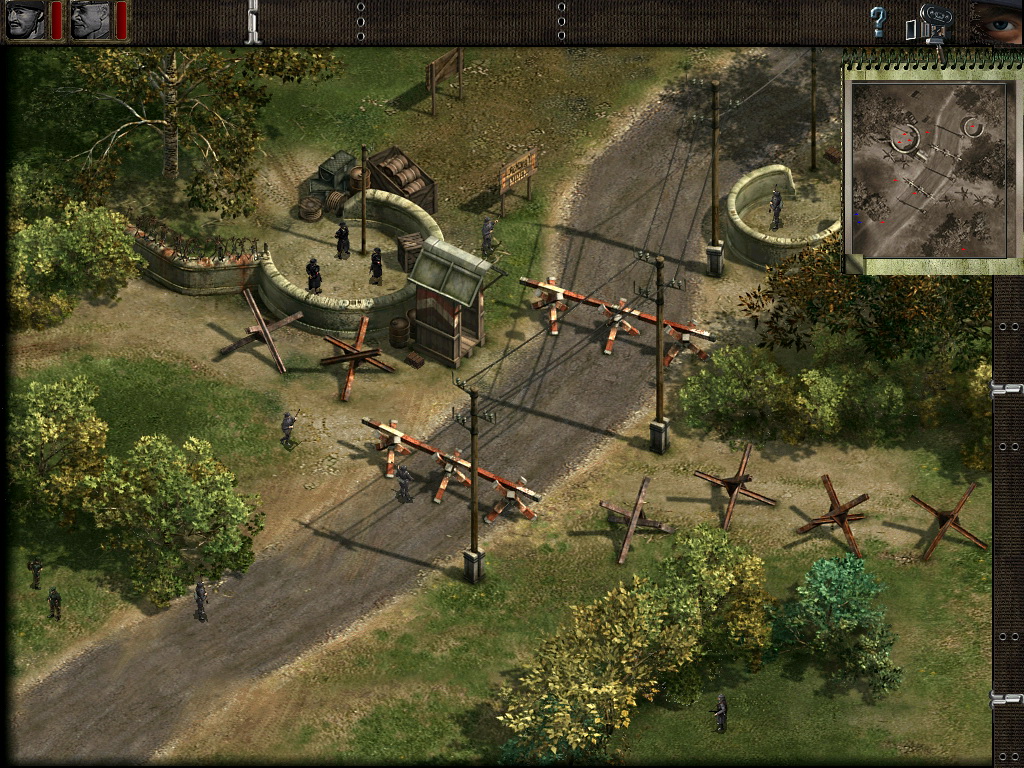Click the enemy eye vision icon
The image size is (1024, 768).
coord(998,20)
